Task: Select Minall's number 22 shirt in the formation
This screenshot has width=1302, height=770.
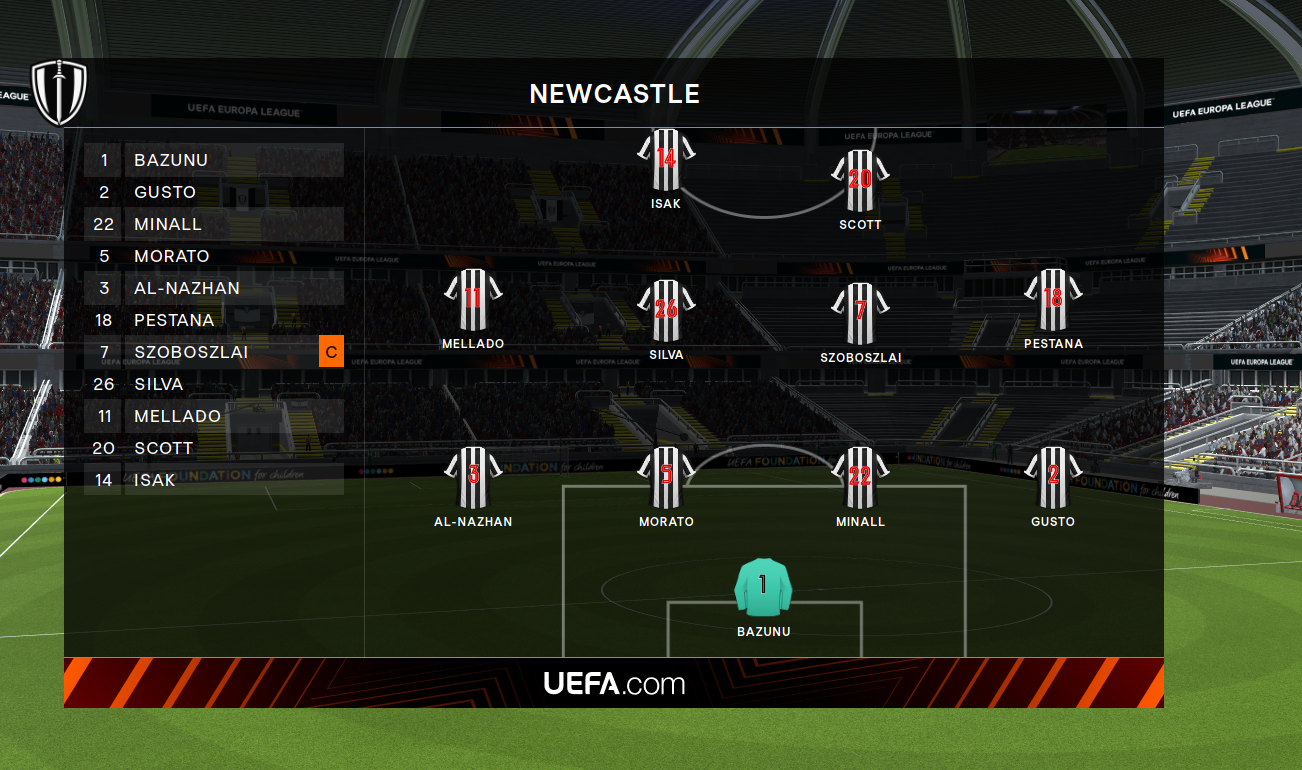Action: click(x=860, y=477)
